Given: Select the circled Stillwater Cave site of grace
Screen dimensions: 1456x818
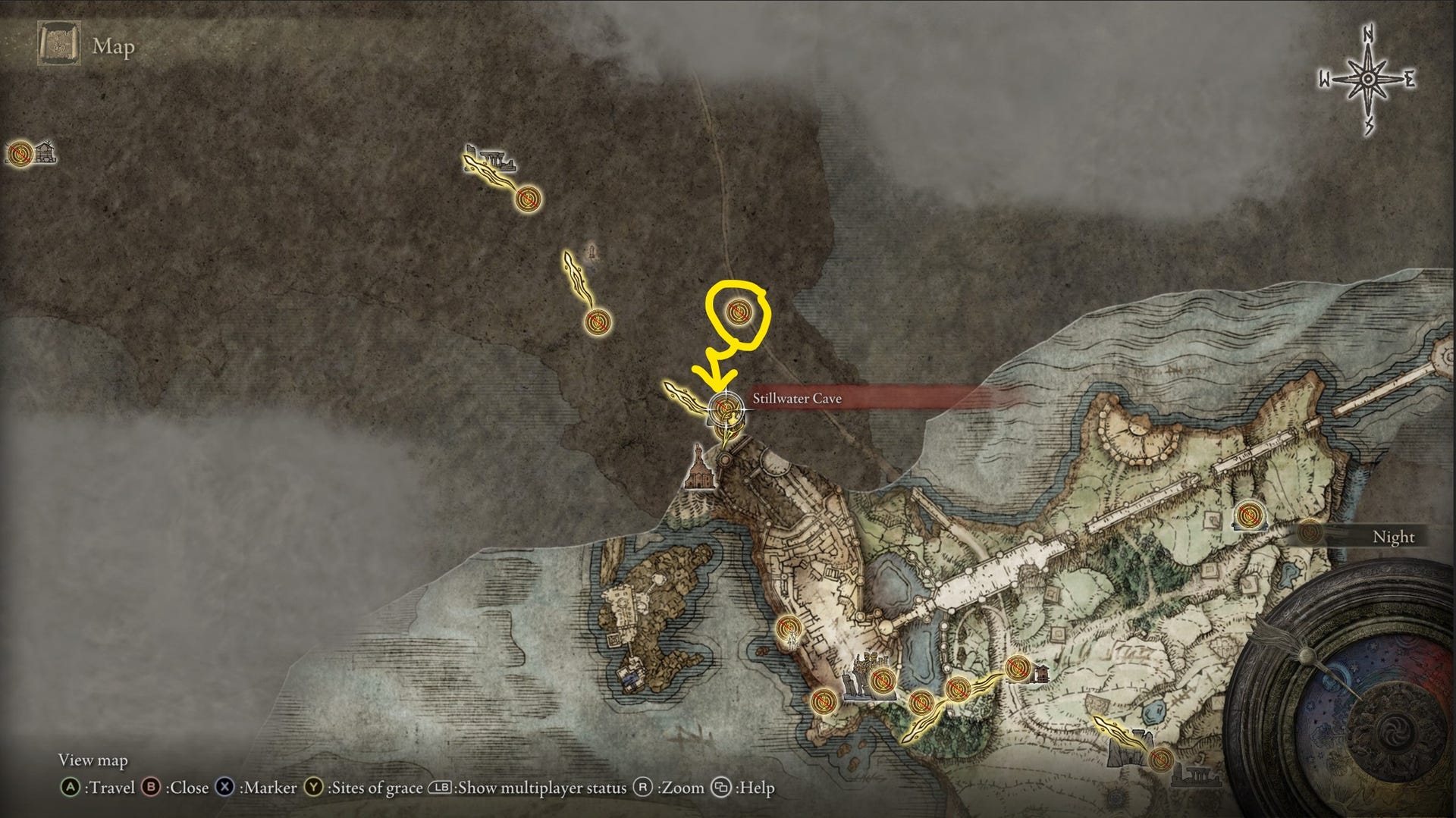Looking at the screenshot, I should tap(738, 313).
